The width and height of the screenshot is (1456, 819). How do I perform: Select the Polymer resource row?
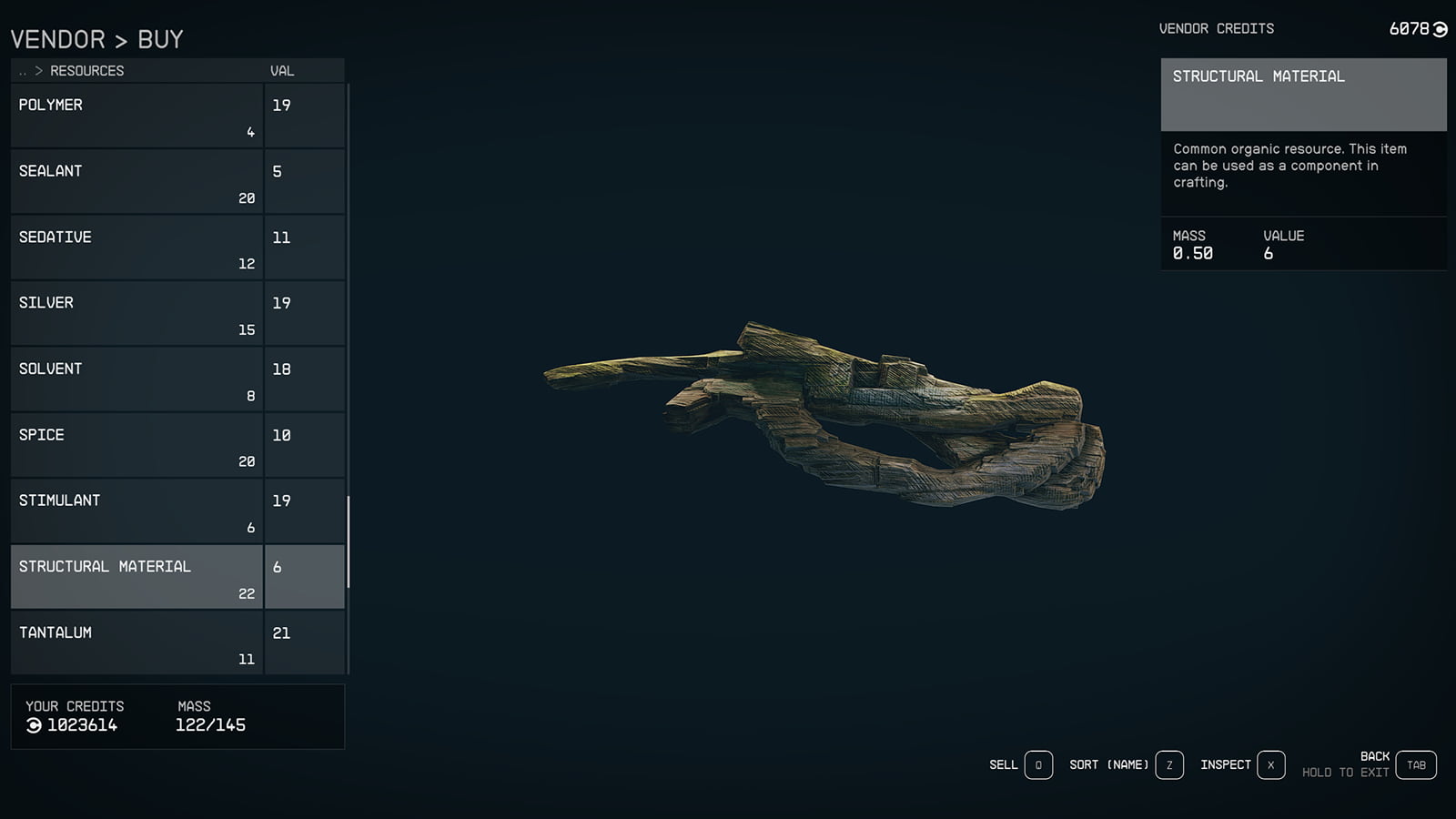pyautogui.click(x=136, y=116)
